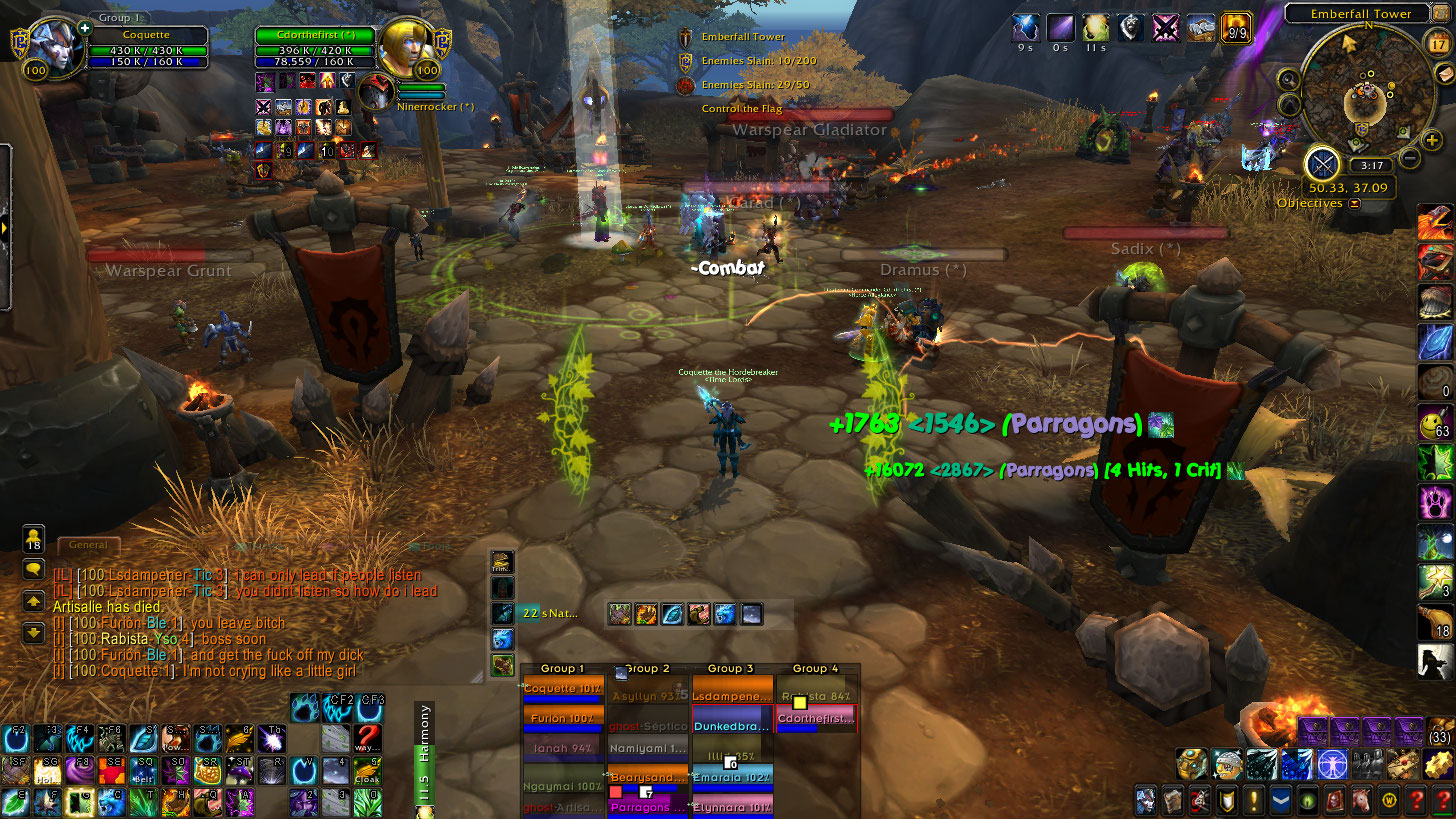The width and height of the screenshot is (1456, 819).
Task: Click the crossed-swords battleground icon by the minimap
Action: 1323,162
